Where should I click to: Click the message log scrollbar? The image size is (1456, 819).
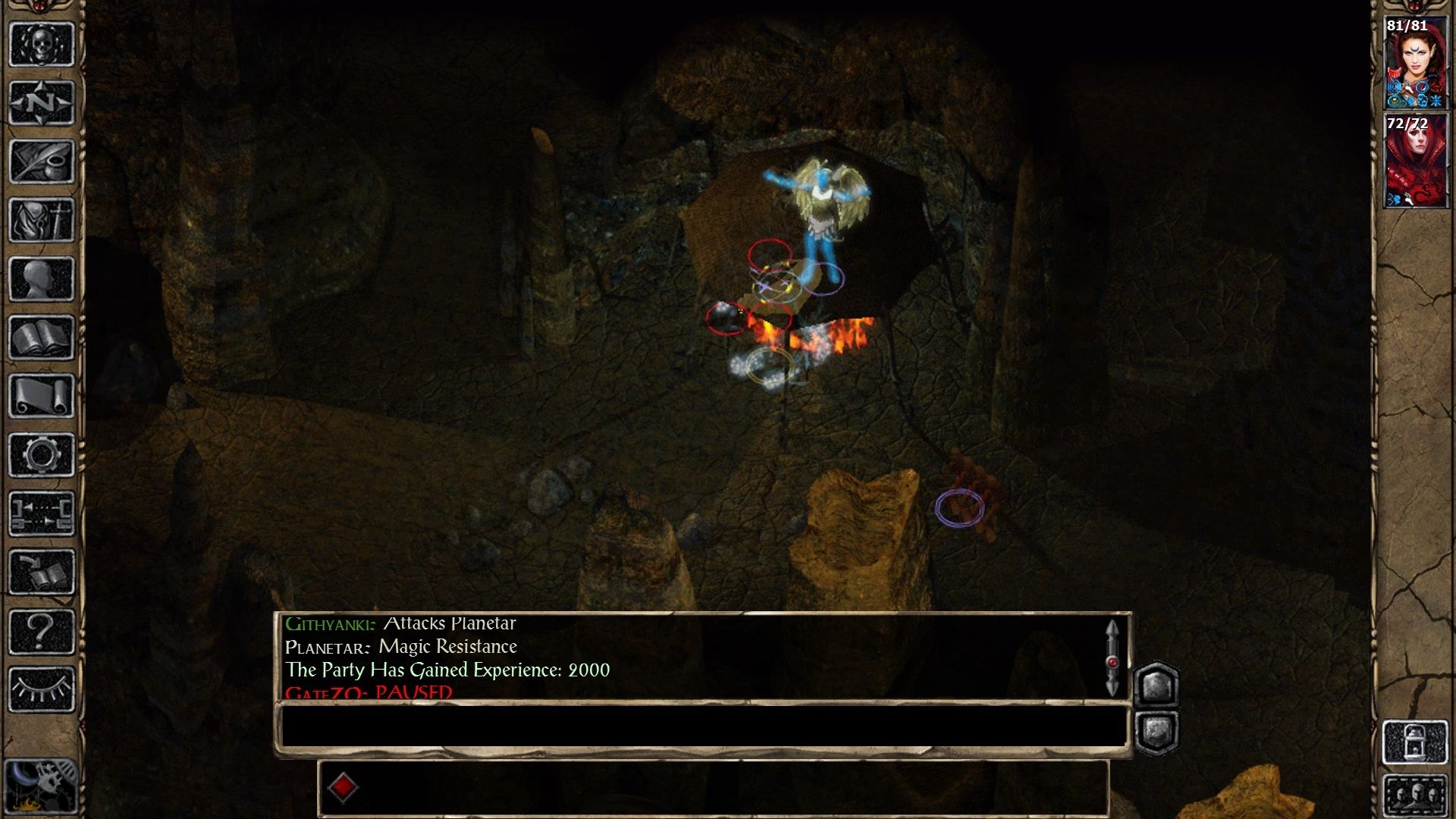coord(1112,658)
